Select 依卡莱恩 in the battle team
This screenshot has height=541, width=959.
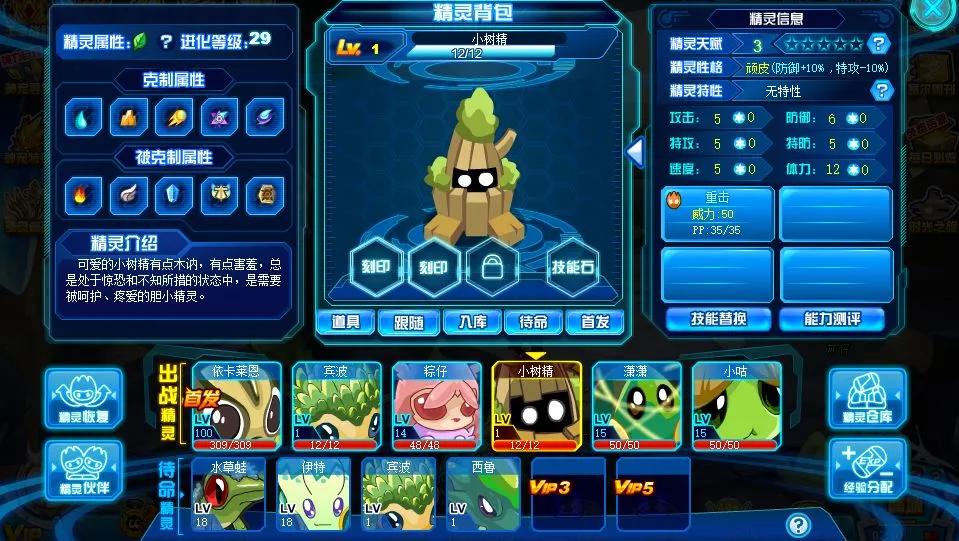coord(236,405)
